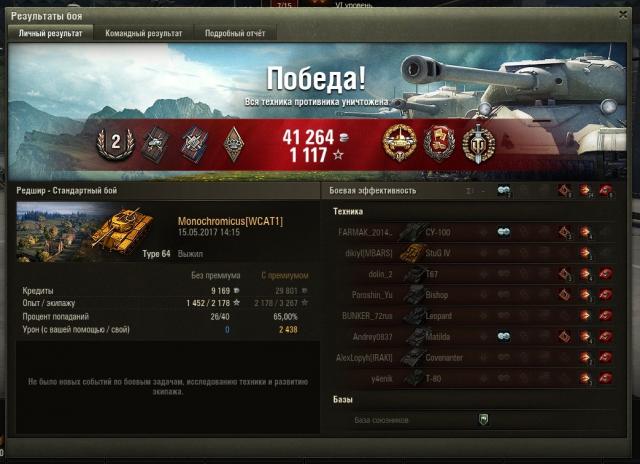640x464 pixels.
Task: Click the gold tank wreath medal
Action: (x=400, y=144)
